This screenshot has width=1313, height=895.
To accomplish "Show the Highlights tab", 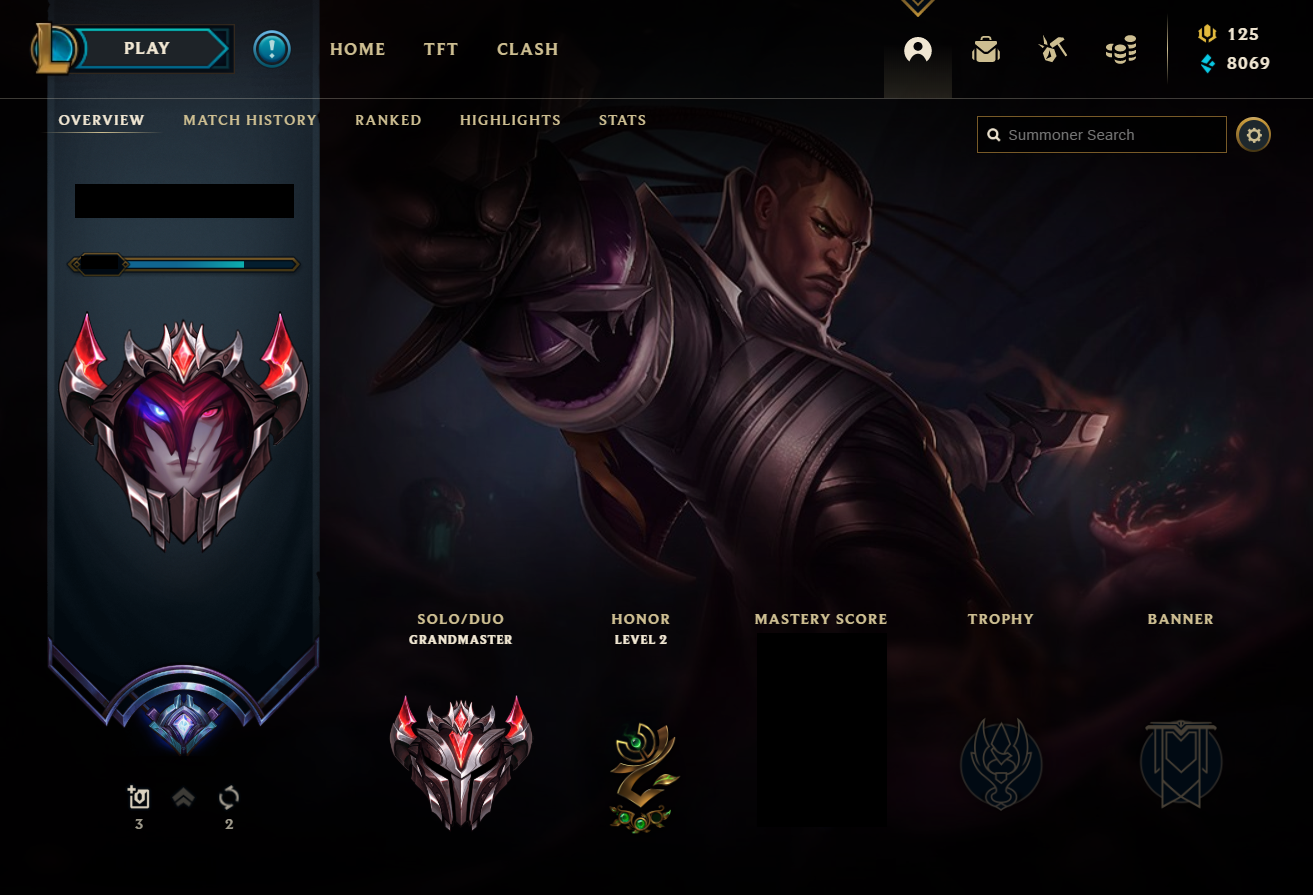I will (x=510, y=120).
